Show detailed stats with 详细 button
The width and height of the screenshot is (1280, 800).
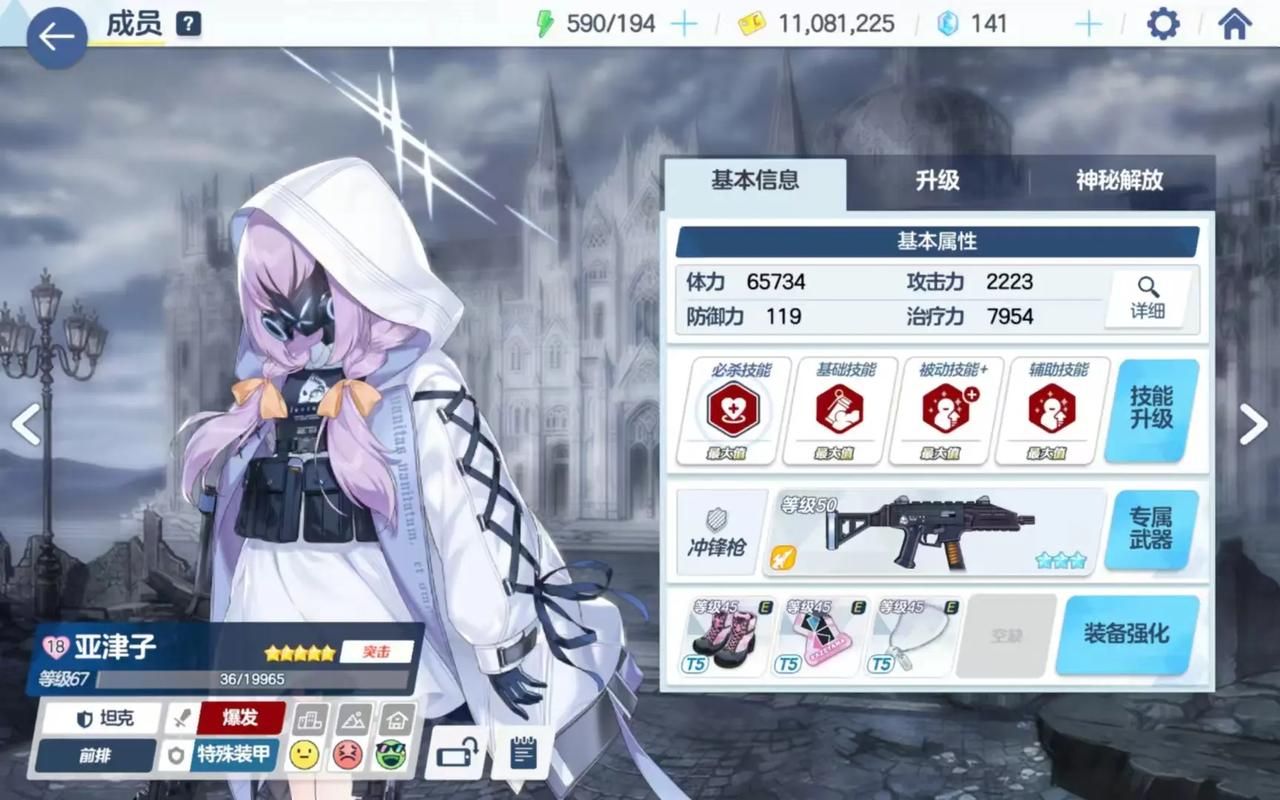pos(1147,298)
